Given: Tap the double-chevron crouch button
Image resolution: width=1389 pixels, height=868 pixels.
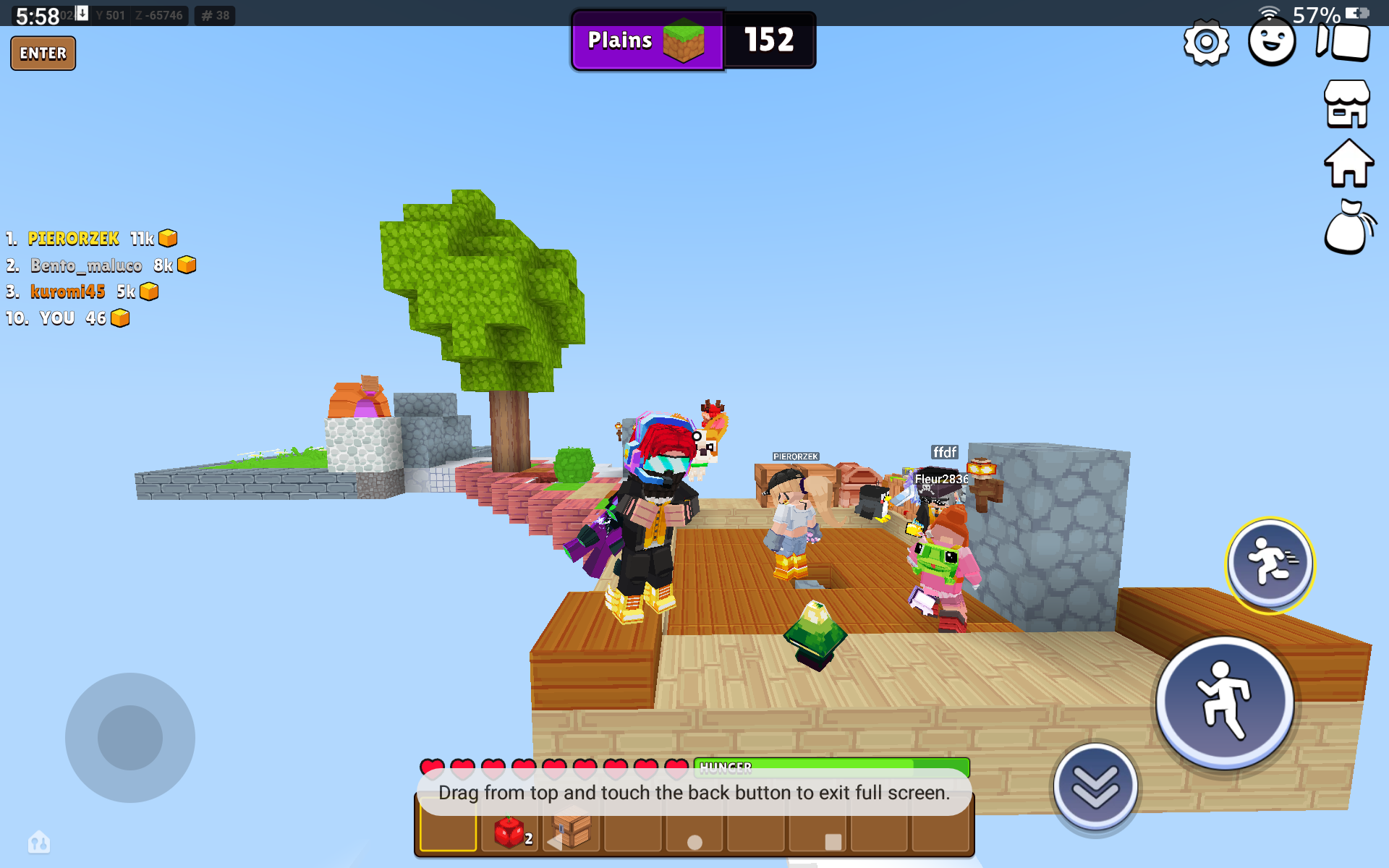Looking at the screenshot, I should [1095, 786].
